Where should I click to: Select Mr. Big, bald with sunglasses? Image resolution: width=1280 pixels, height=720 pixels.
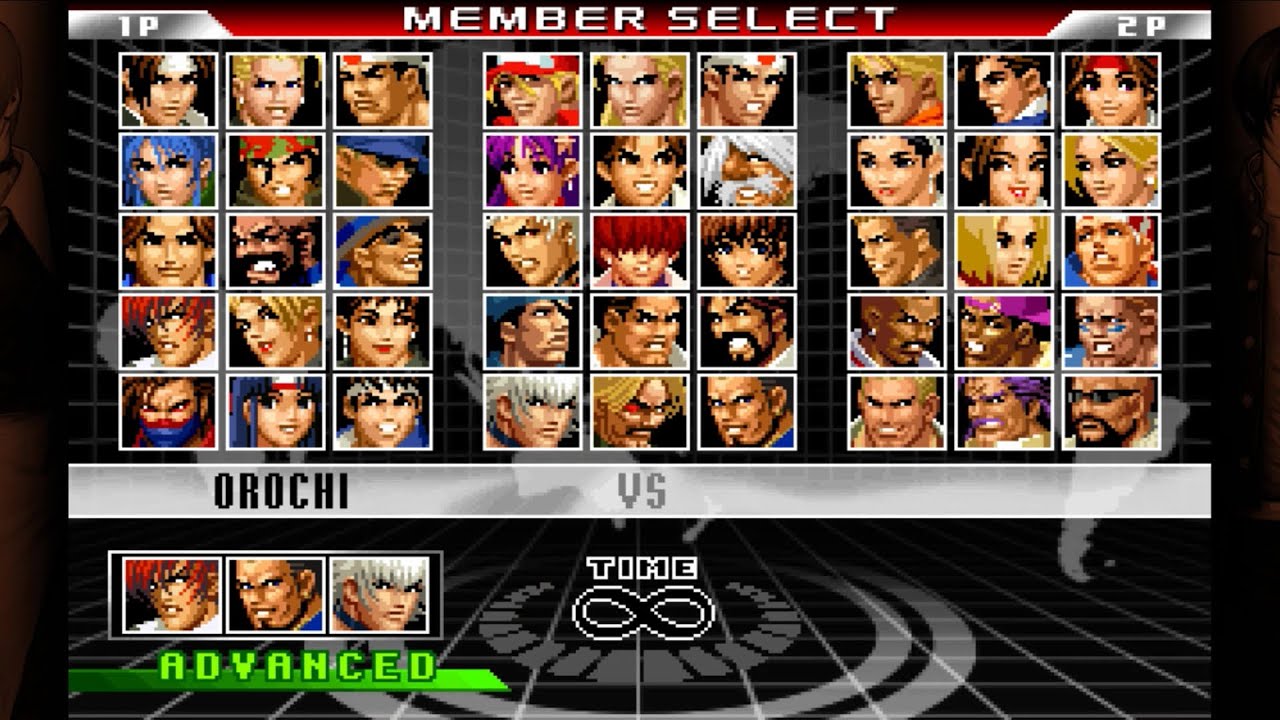1111,411
